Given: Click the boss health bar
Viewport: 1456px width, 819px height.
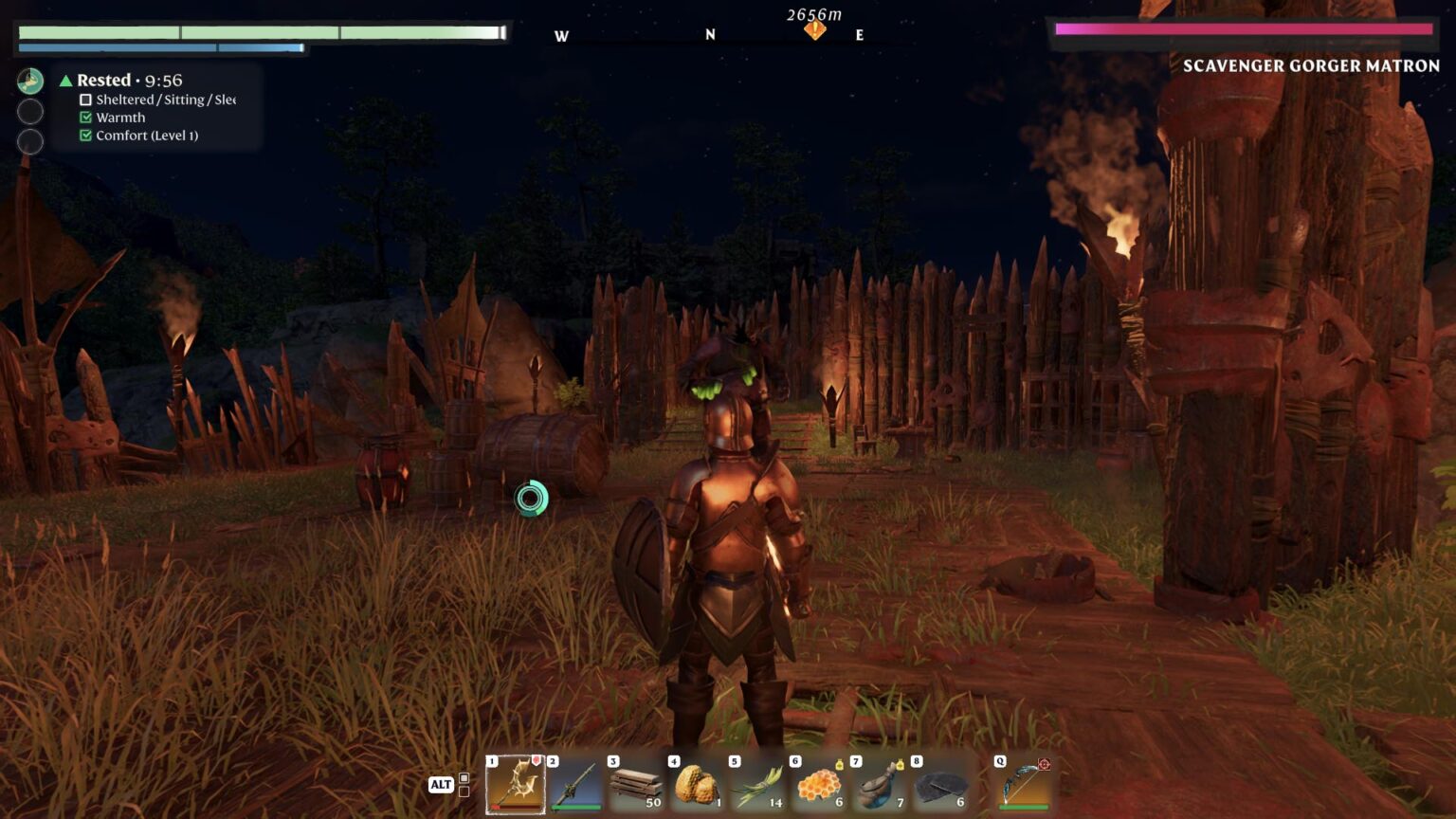Looking at the screenshot, I should coord(1243,31).
